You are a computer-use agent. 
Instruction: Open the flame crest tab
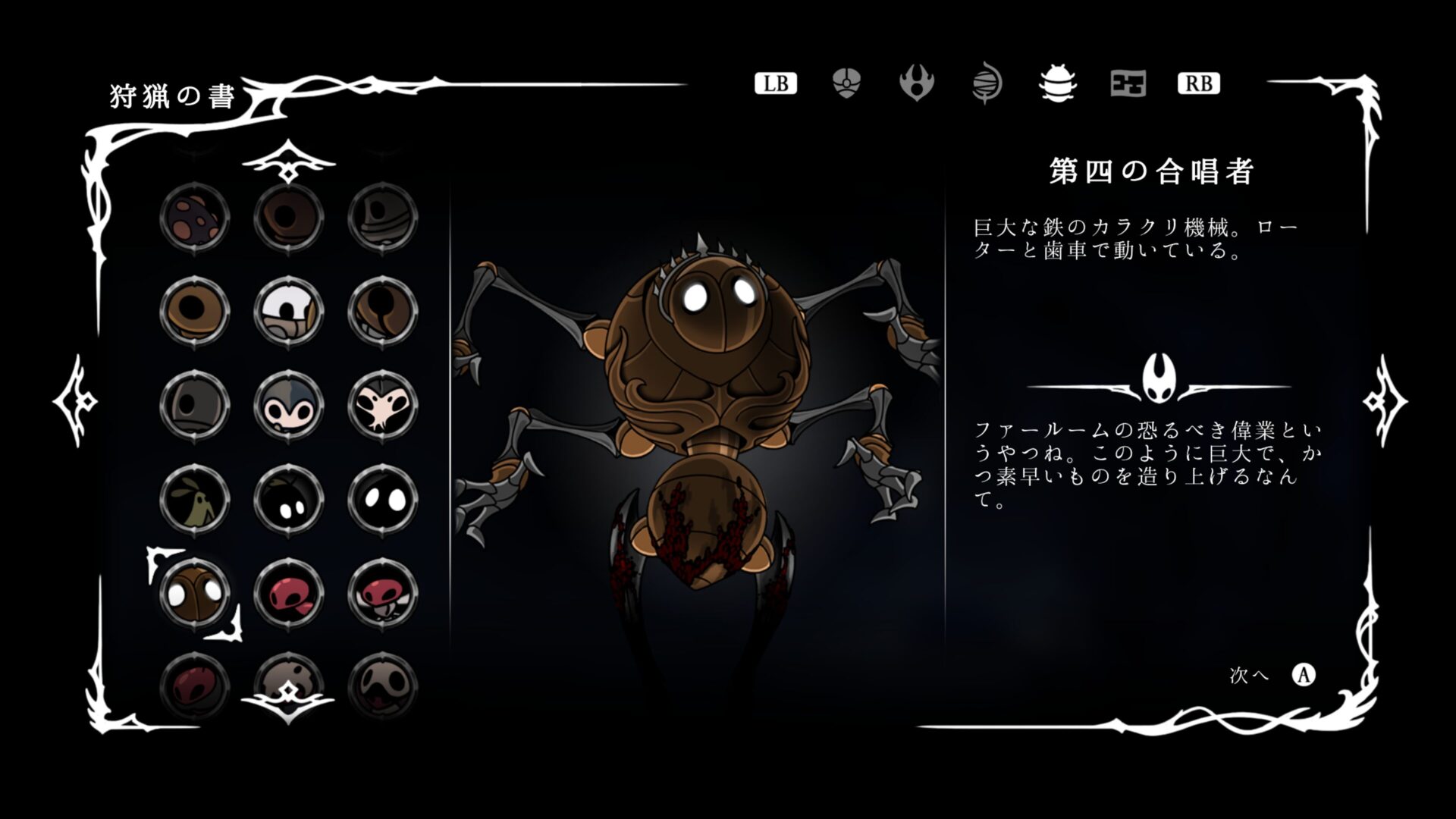[916, 83]
